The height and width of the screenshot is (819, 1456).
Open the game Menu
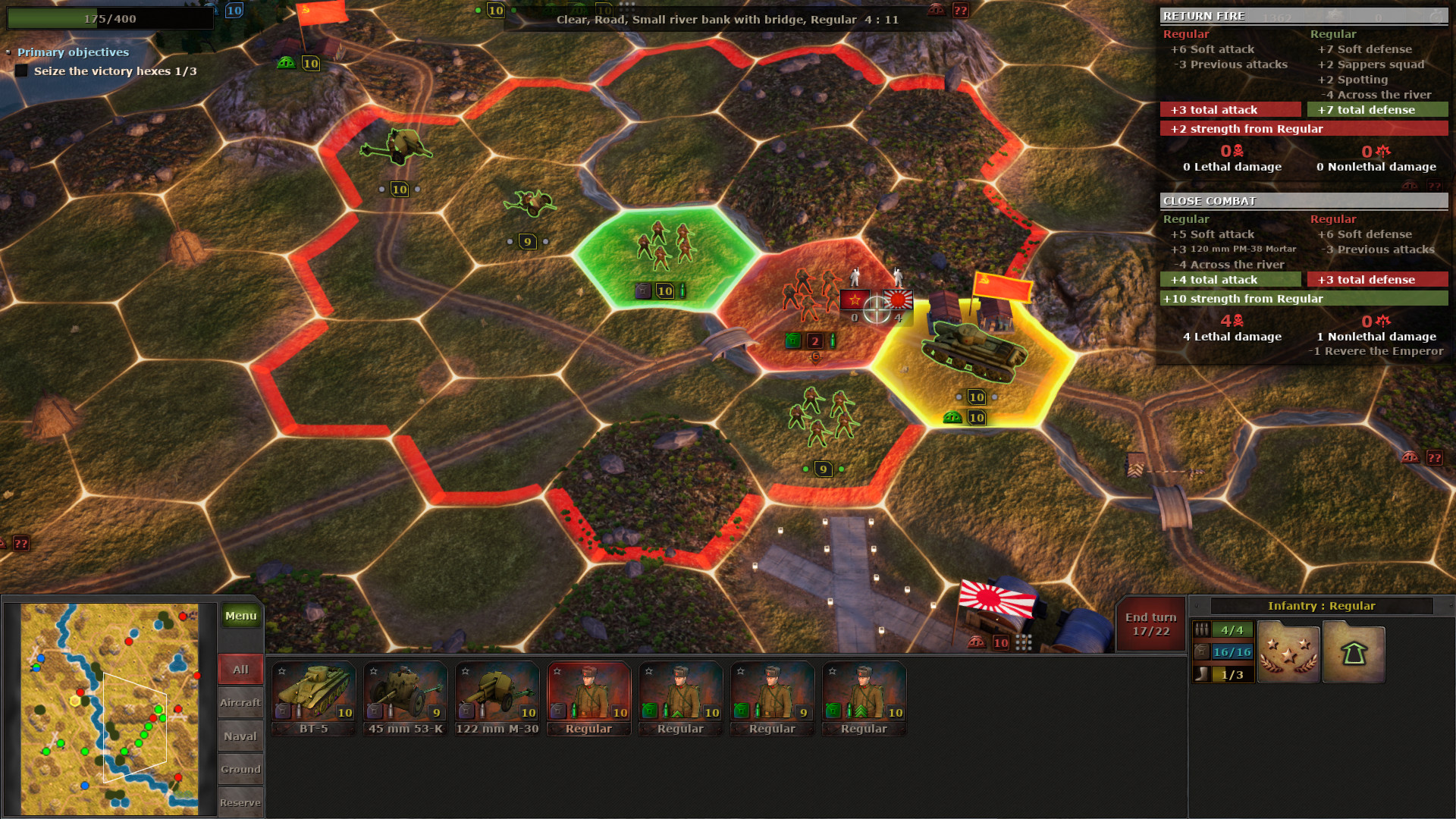[240, 616]
